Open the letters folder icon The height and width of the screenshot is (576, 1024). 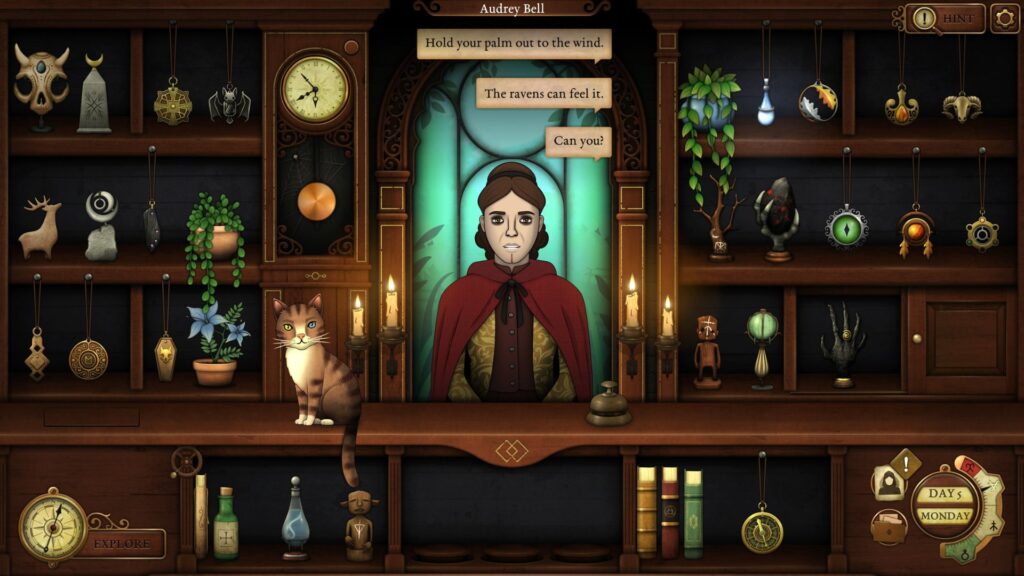(884, 525)
